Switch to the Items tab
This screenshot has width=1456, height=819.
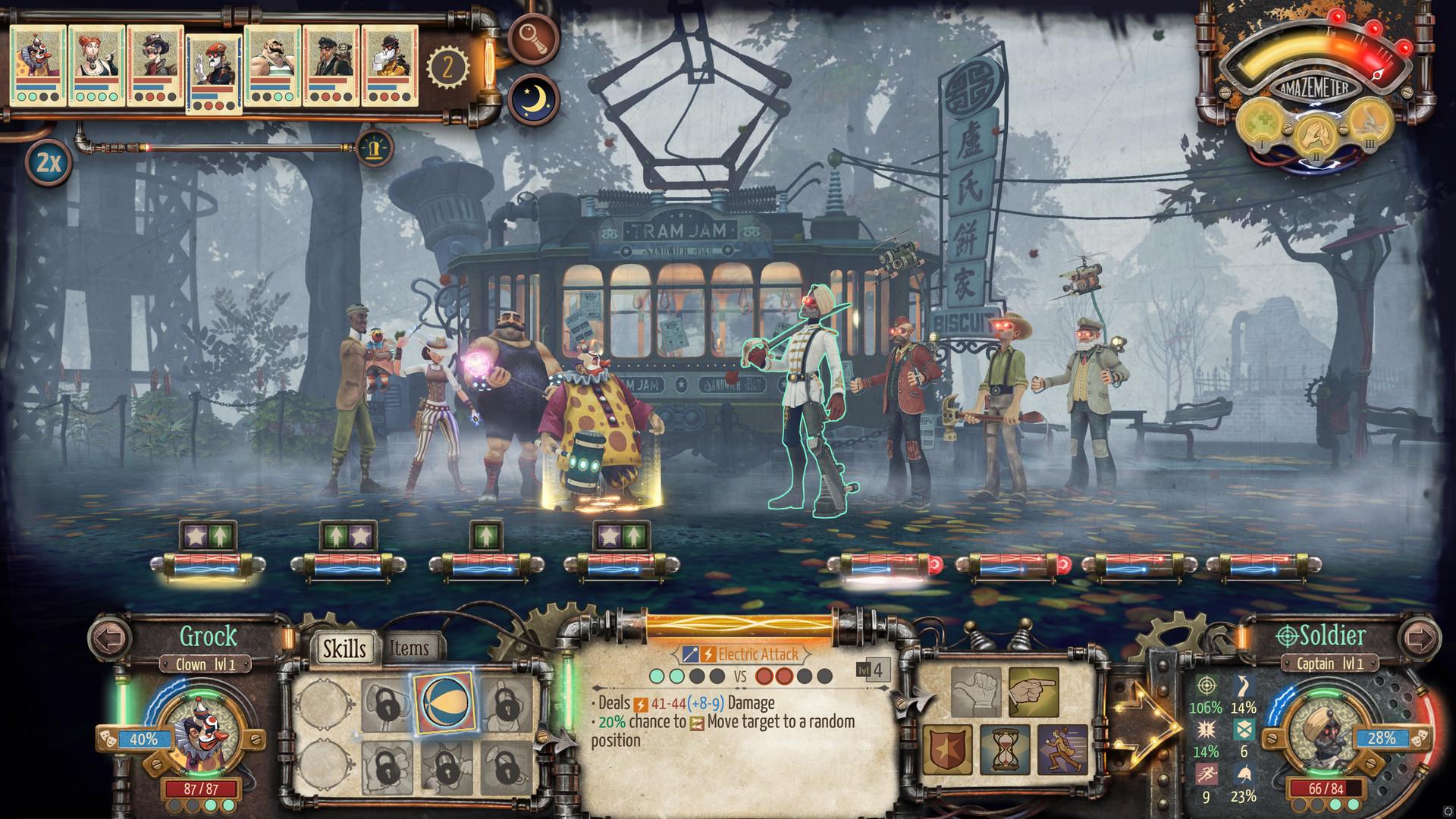click(x=409, y=648)
